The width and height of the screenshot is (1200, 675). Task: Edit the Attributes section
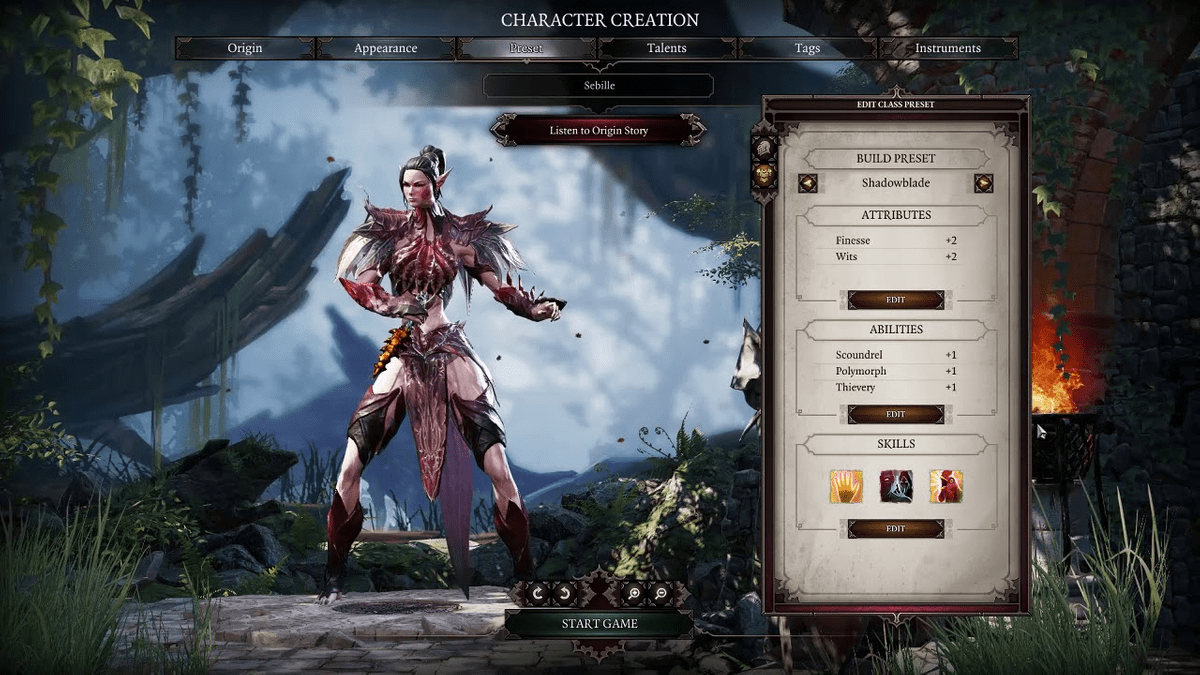(896, 300)
